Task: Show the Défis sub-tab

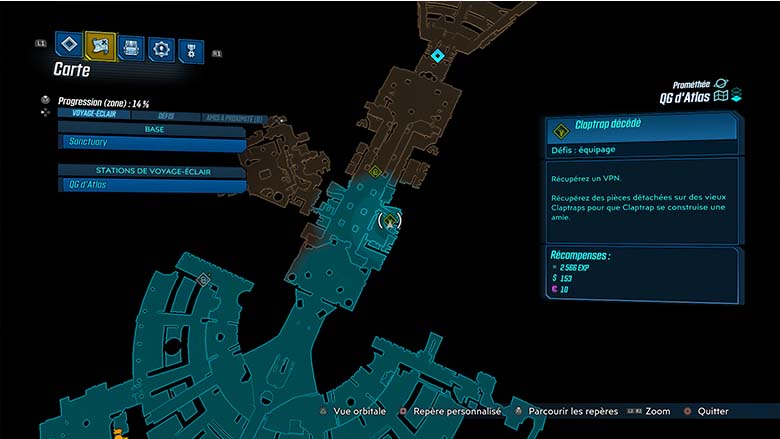Action: coord(166,116)
